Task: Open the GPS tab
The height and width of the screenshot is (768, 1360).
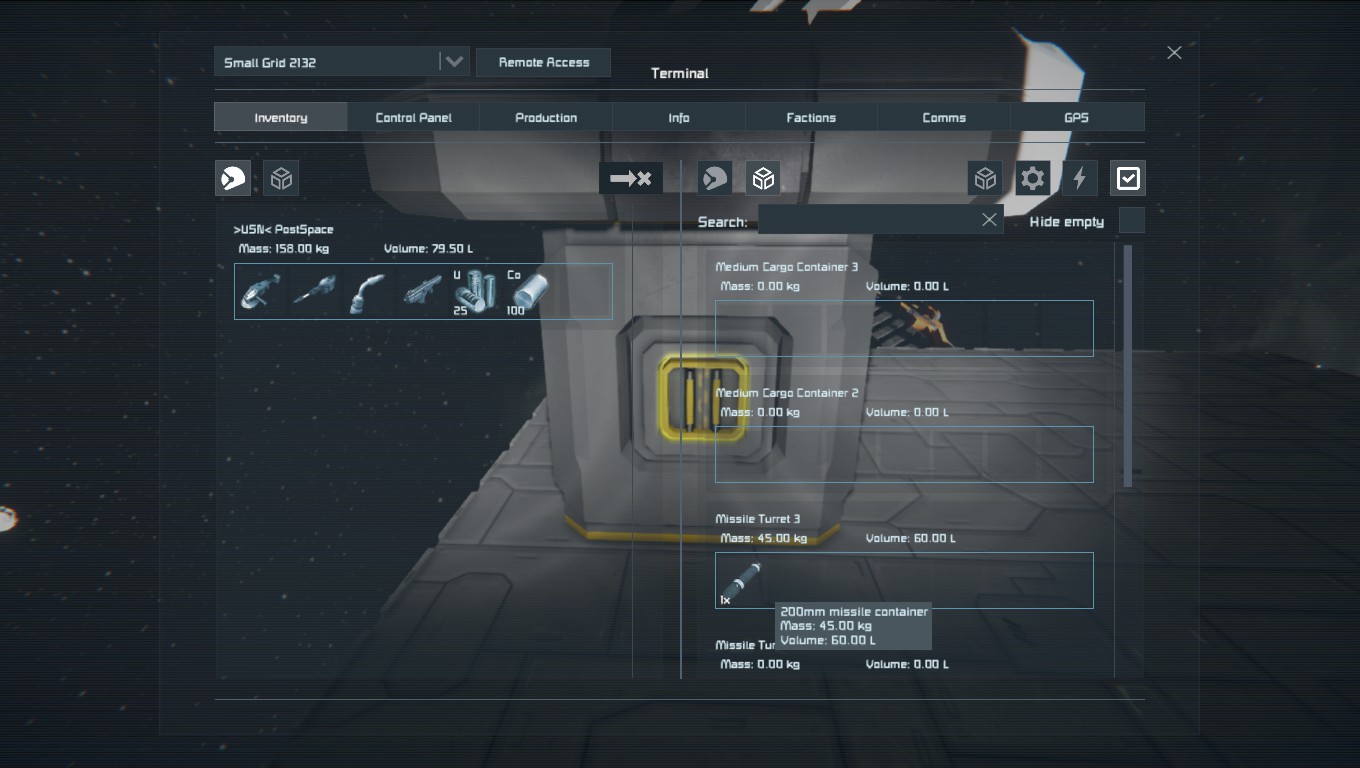Action: coord(1076,117)
